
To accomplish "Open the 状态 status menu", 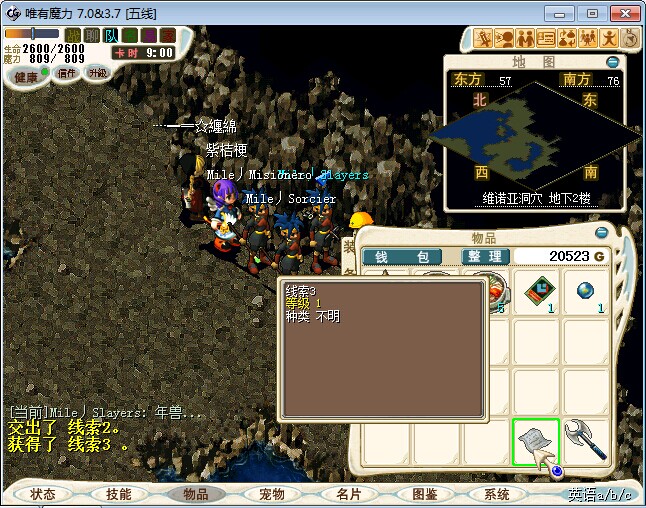I will pyautogui.click(x=43, y=494).
